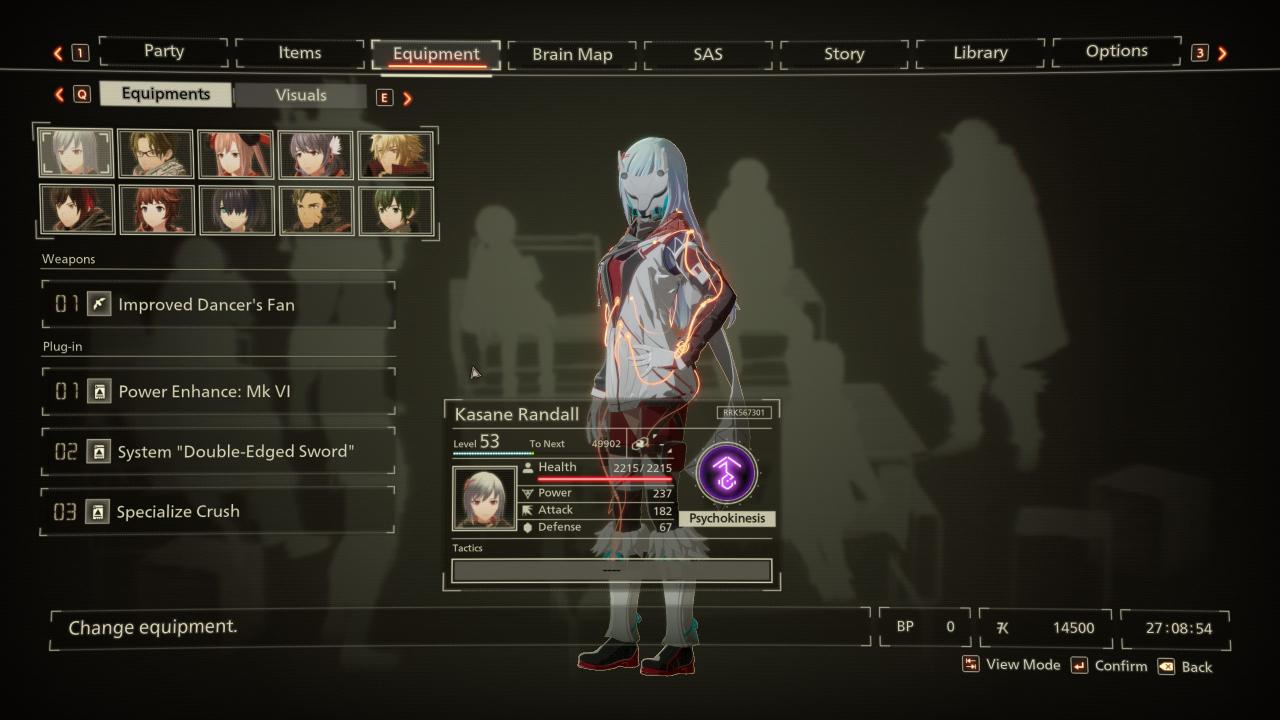The width and height of the screenshot is (1280, 720).
Task: Click the Specialize Crush plug-in slot
Action: (x=218, y=511)
